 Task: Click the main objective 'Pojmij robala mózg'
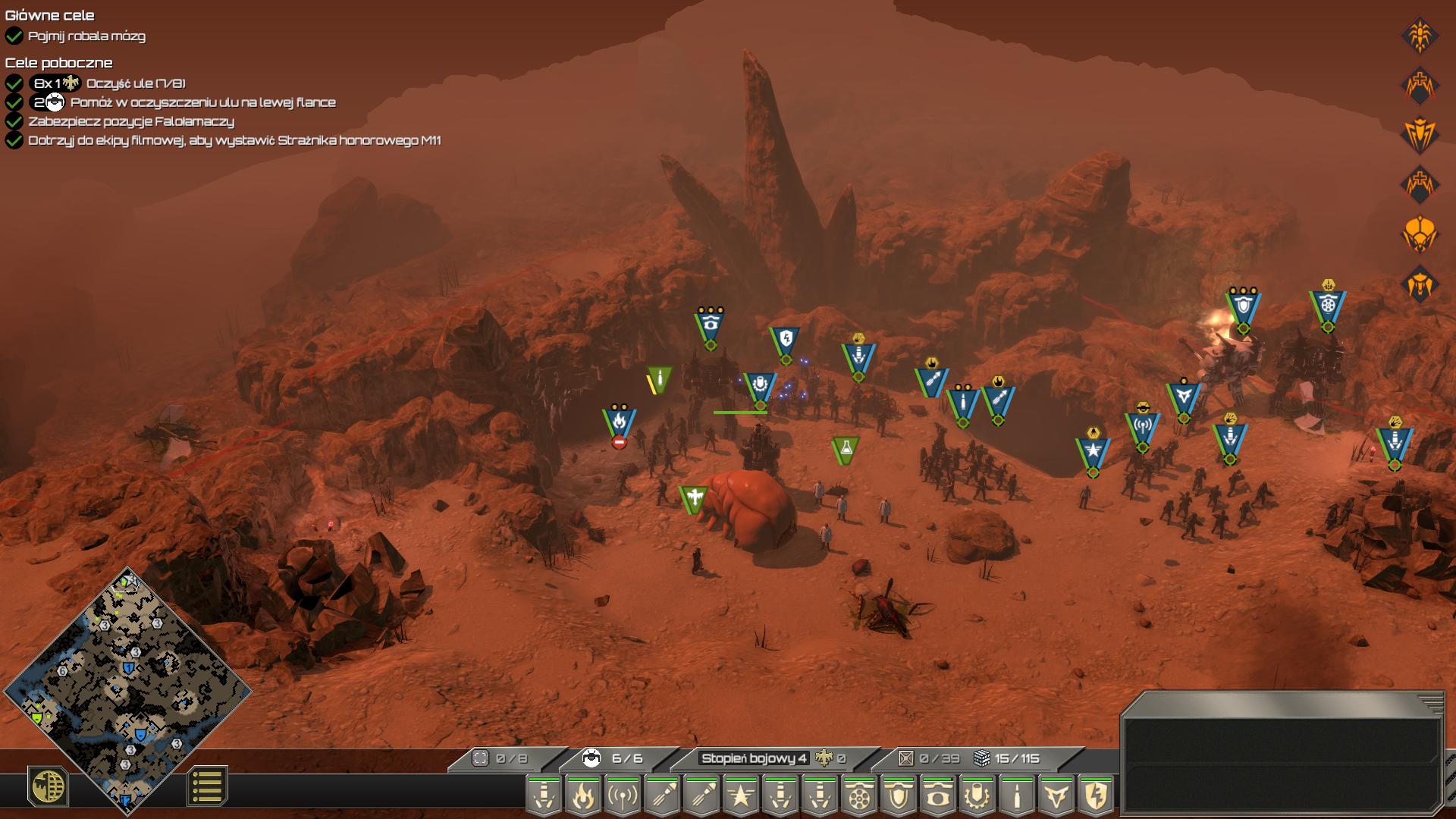click(86, 36)
